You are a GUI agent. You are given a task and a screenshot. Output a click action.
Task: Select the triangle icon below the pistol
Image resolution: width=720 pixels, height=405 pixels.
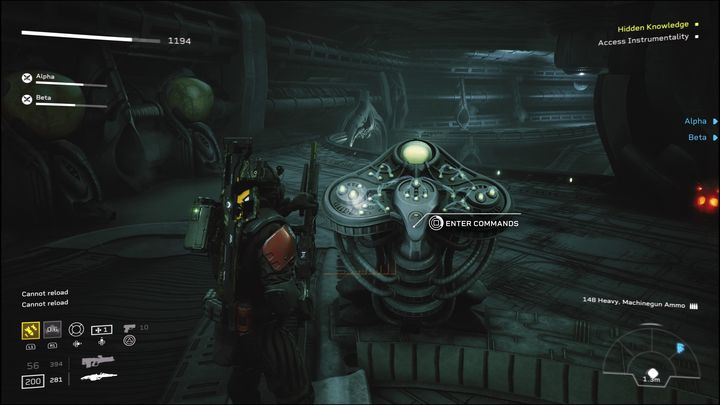point(129,342)
